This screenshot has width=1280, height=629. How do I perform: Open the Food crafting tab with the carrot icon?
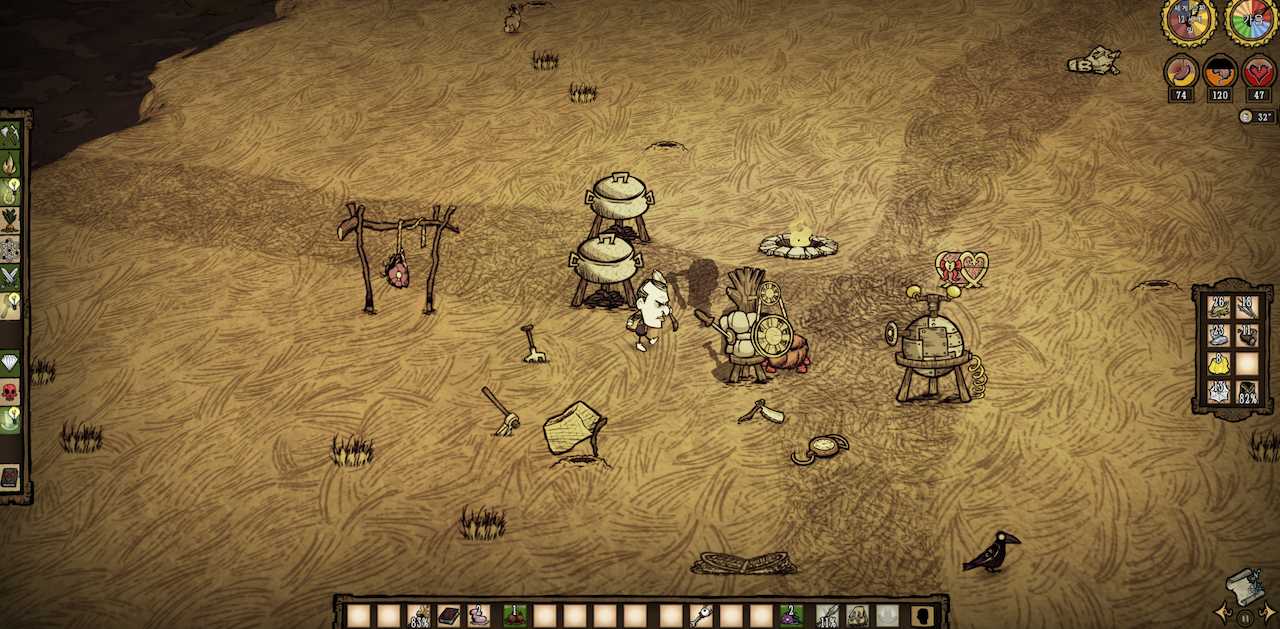pos(10,219)
